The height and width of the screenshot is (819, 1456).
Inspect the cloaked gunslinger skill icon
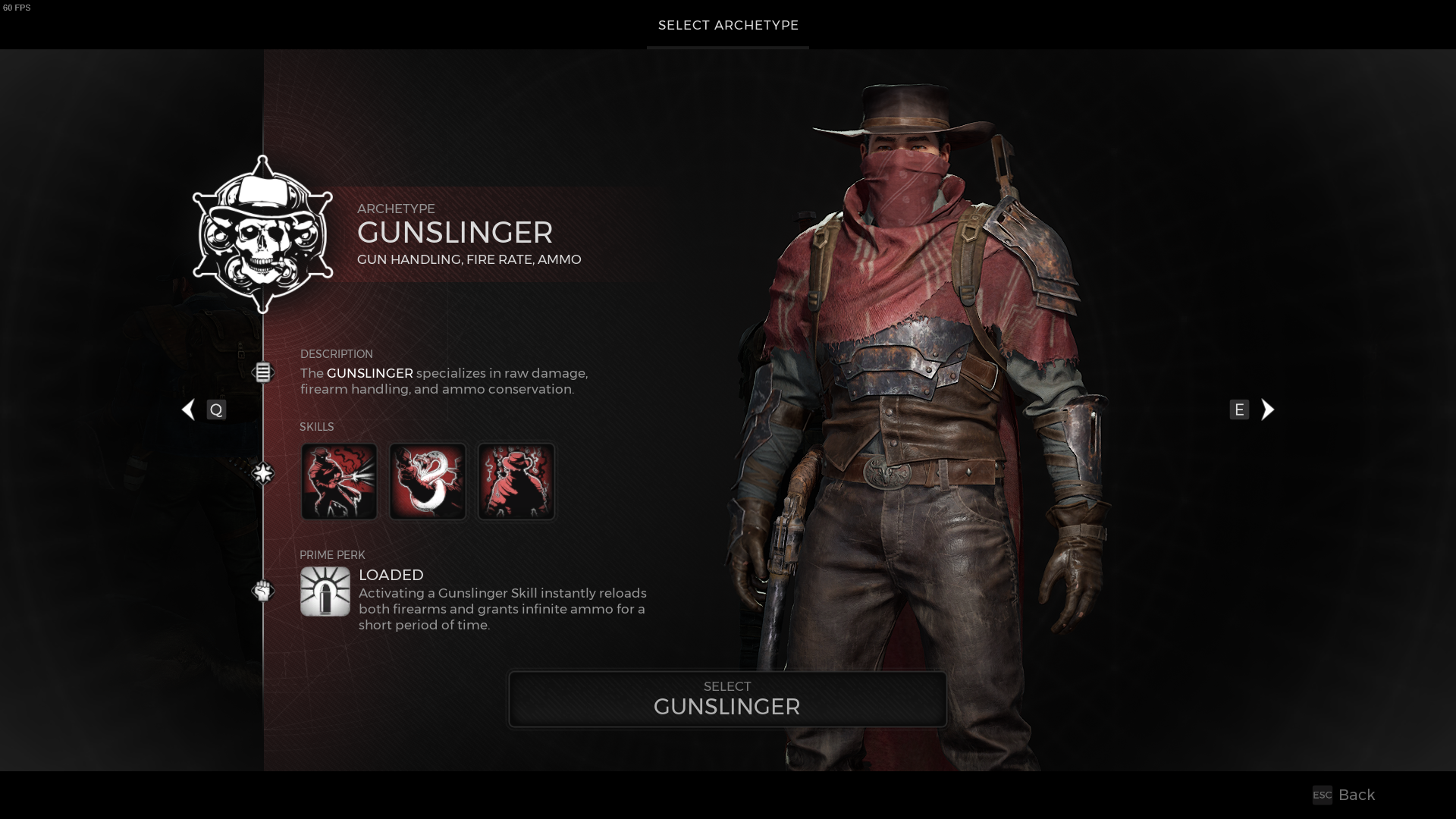pyautogui.click(x=516, y=482)
